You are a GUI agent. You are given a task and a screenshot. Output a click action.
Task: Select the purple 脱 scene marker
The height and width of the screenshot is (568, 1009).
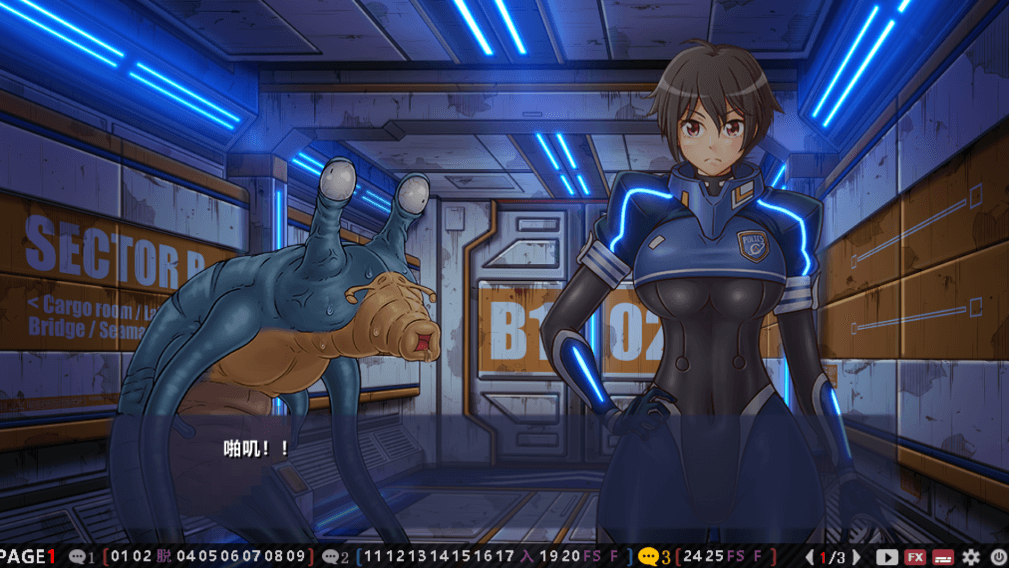pos(164,557)
